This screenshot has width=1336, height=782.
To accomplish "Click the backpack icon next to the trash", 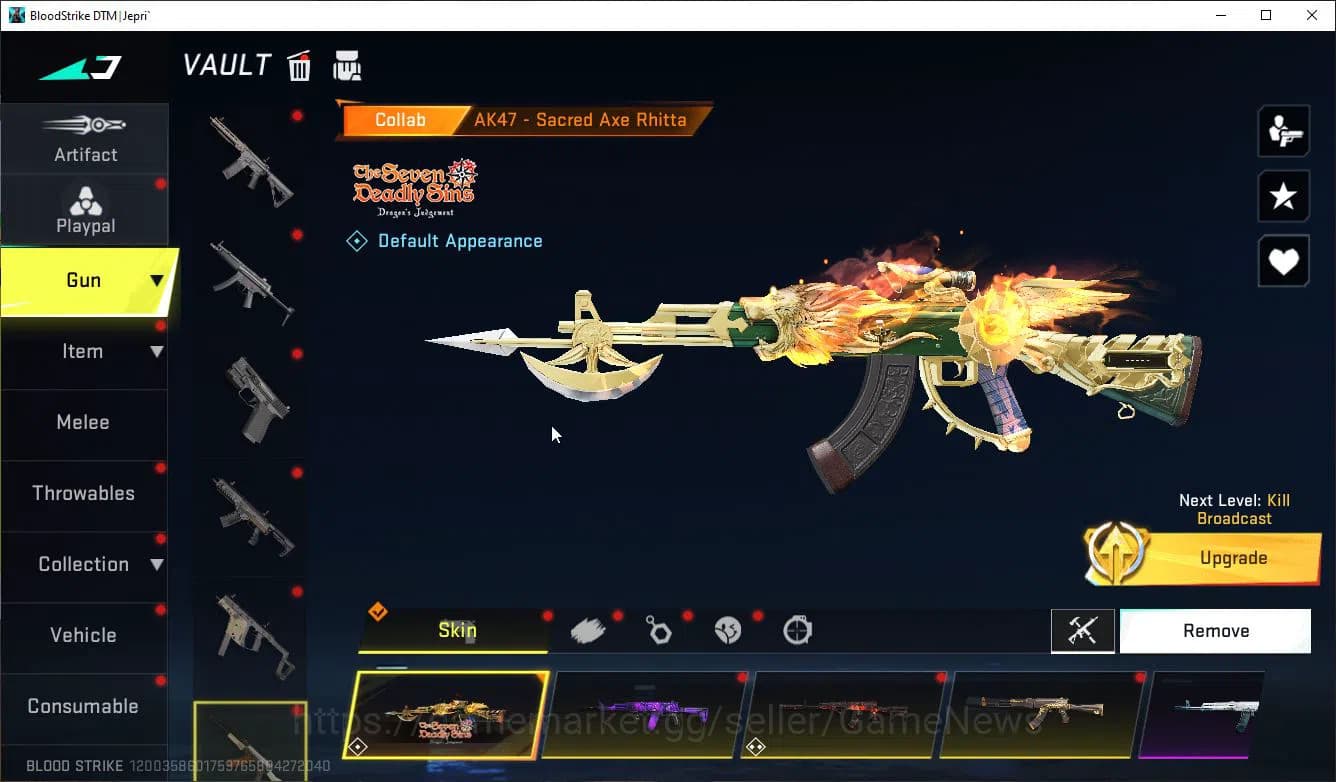I will coord(347,64).
